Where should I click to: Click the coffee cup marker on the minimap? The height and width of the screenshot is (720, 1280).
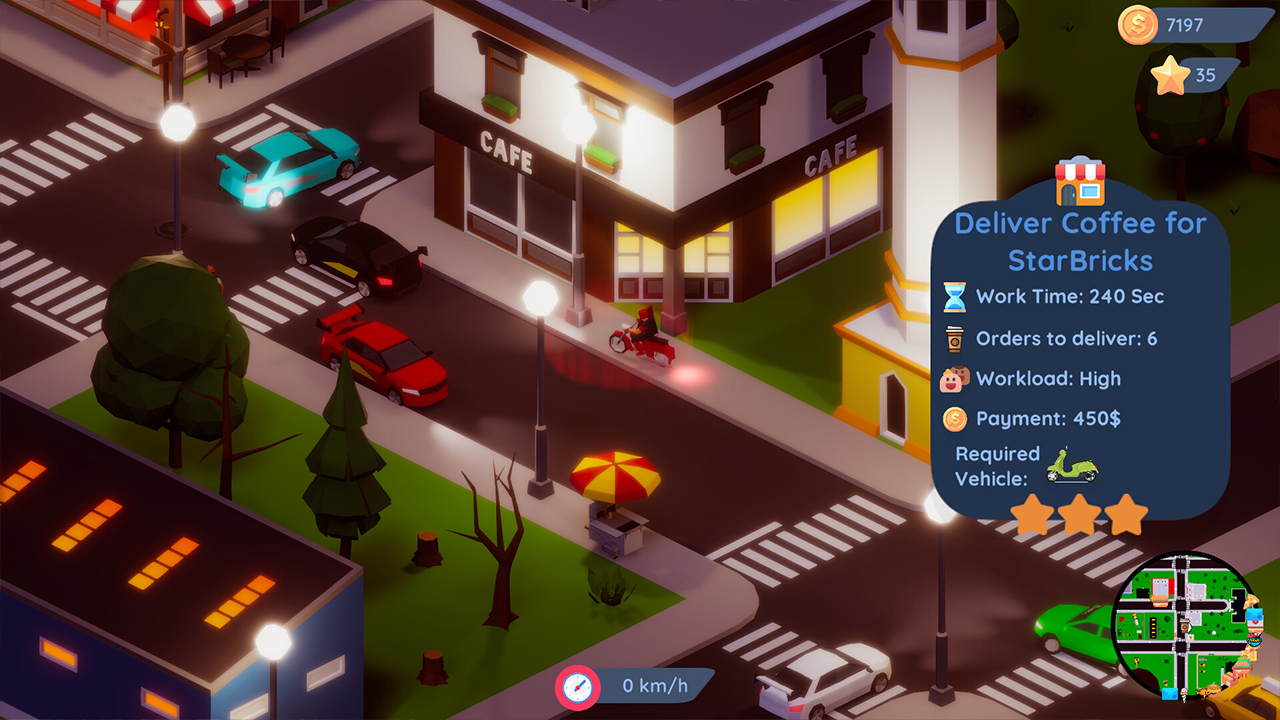click(x=1184, y=626)
